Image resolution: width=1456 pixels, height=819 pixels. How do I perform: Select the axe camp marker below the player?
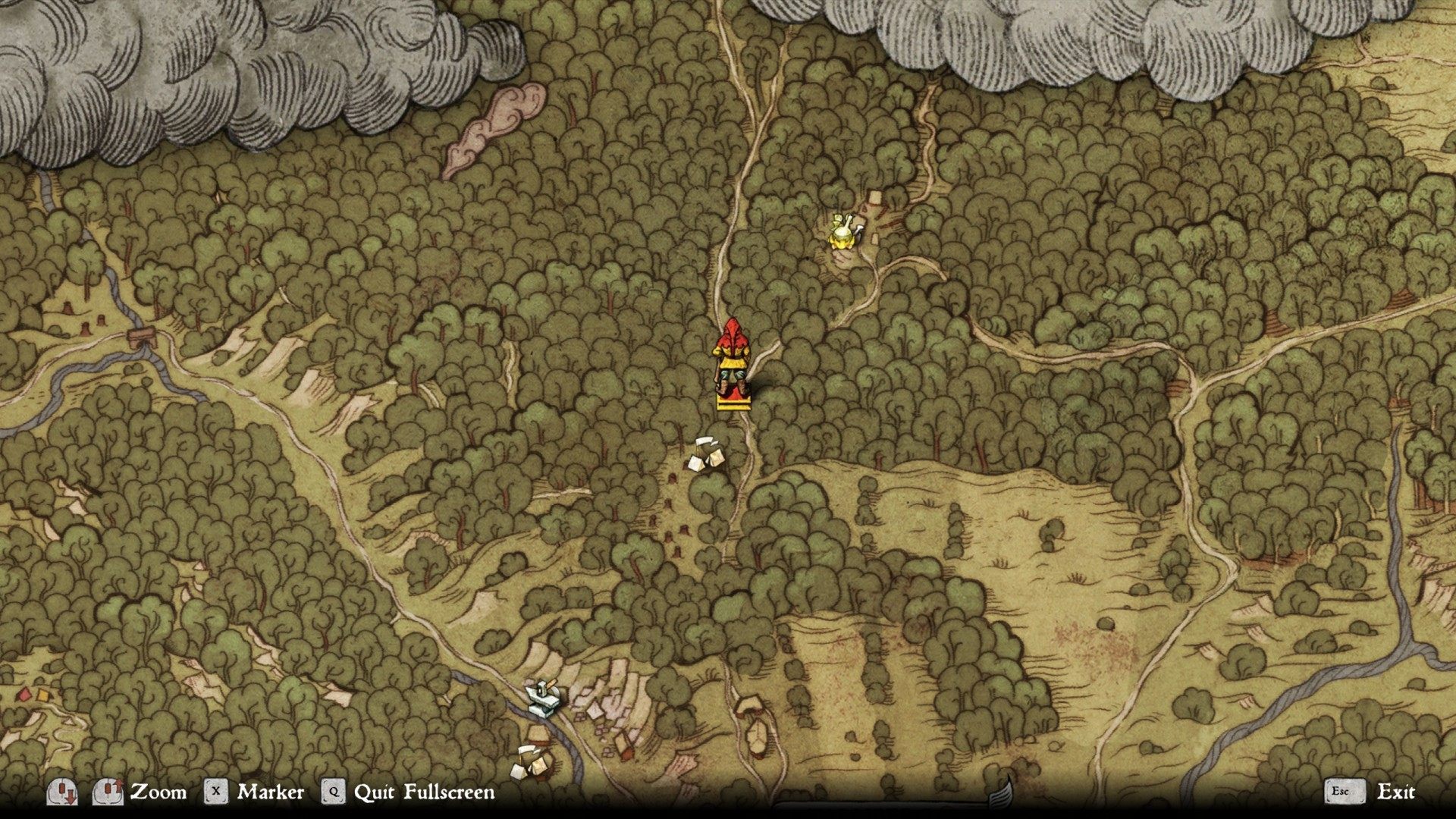[x=706, y=453]
